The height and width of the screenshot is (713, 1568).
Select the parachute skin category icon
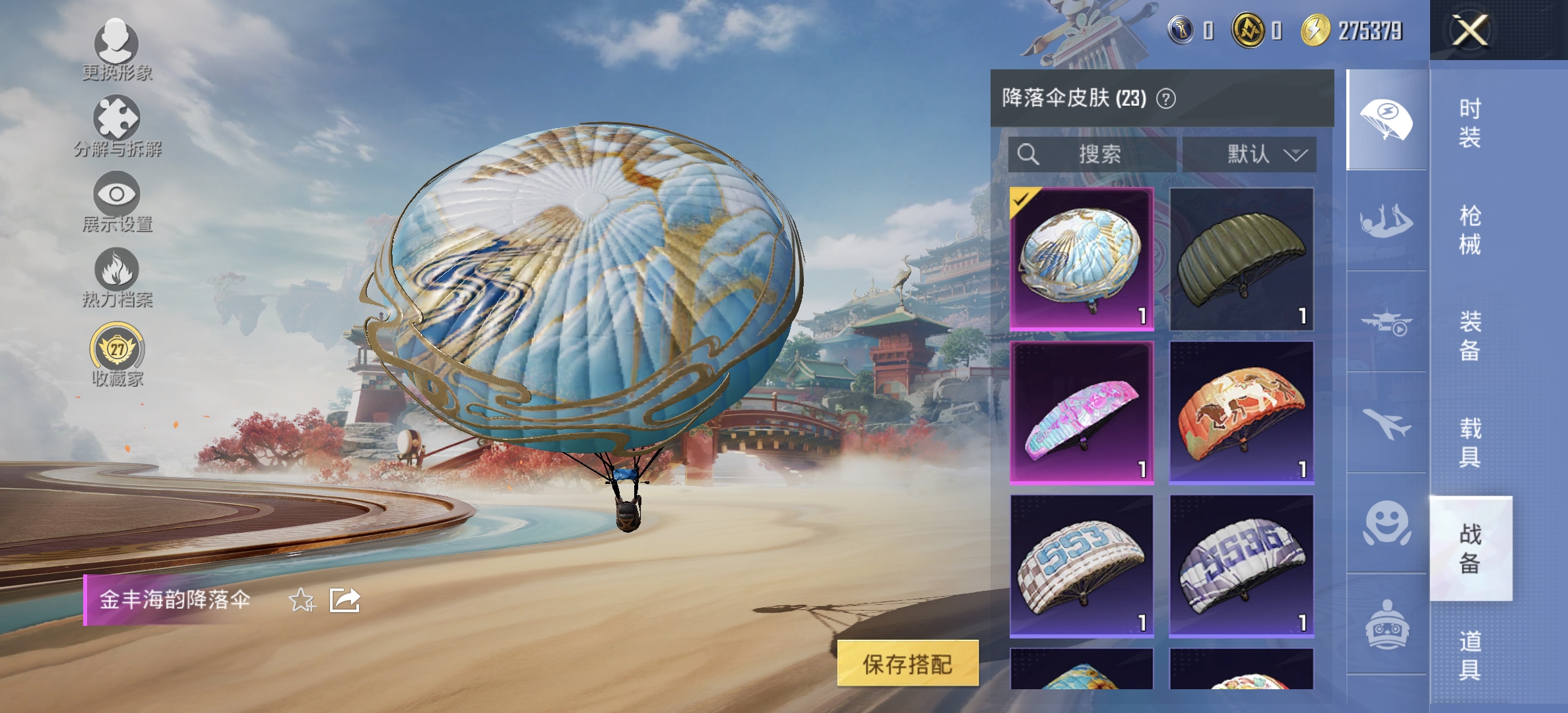[x=1385, y=119]
